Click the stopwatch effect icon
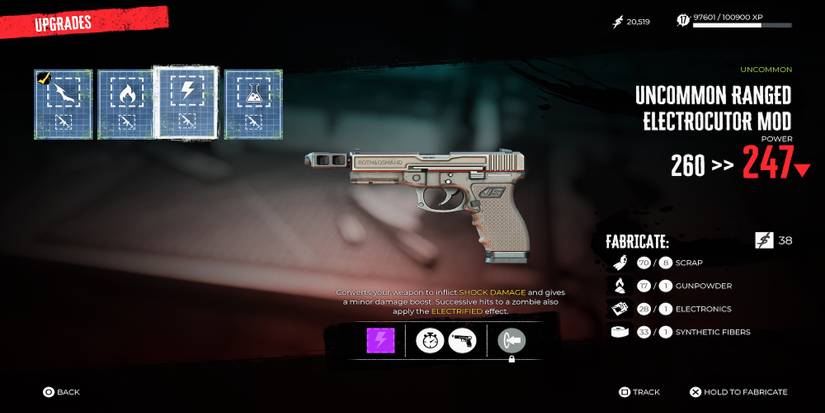Screen dimensions: 825x413 pyautogui.click(x=431, y=341)
